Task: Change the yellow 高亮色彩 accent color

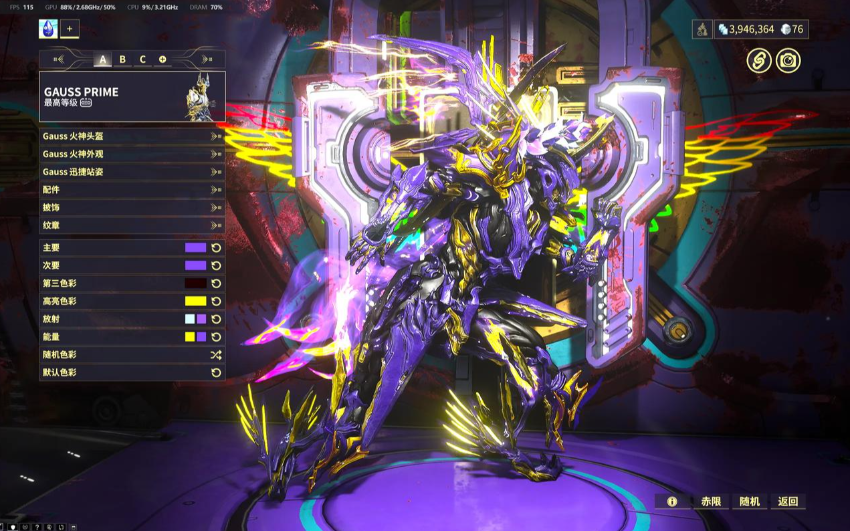Action: click(195, 301)
